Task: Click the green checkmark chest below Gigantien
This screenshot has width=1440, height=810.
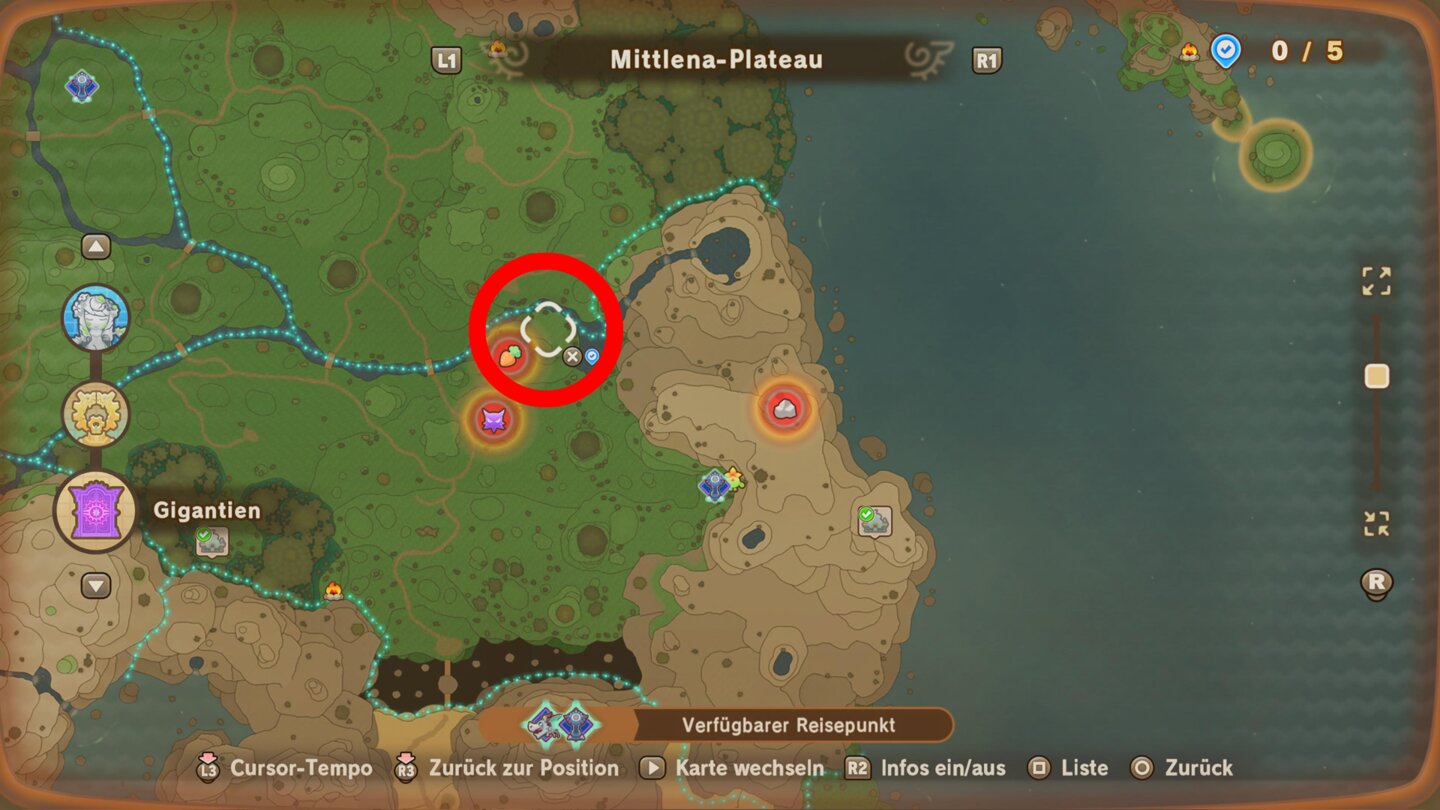Action: coord(214,543)
